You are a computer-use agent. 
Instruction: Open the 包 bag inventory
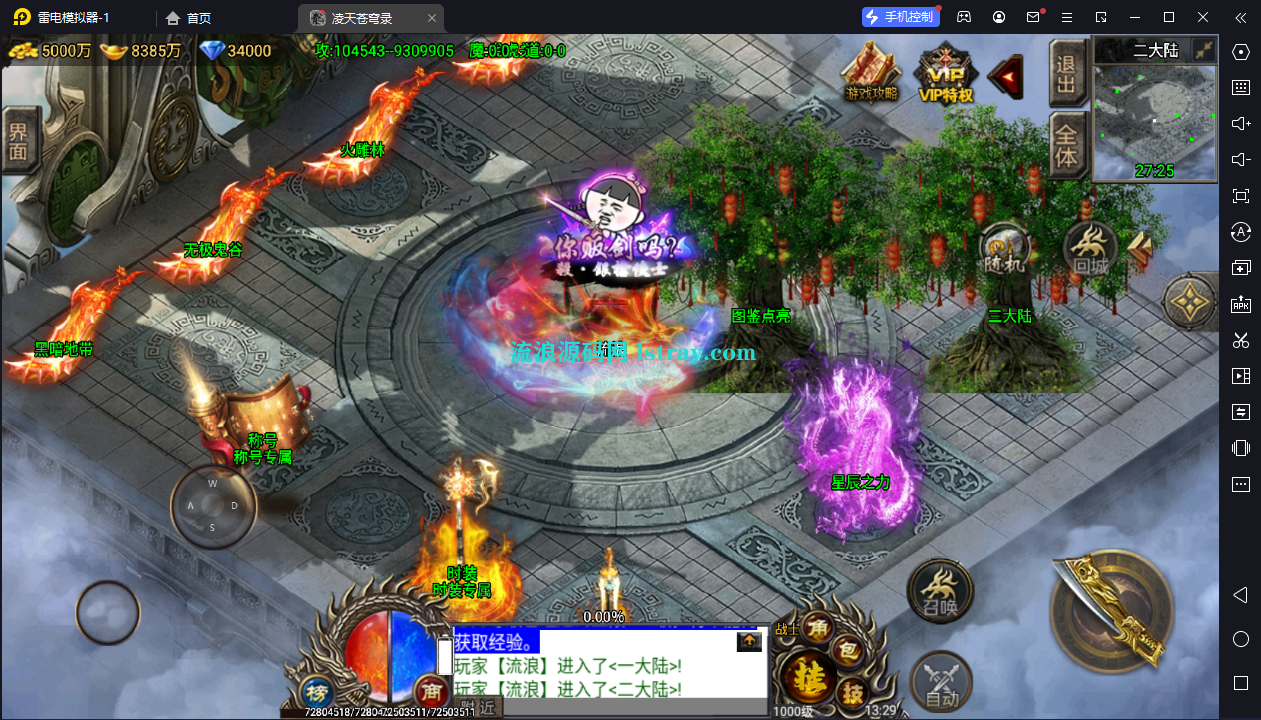[848, 652]
